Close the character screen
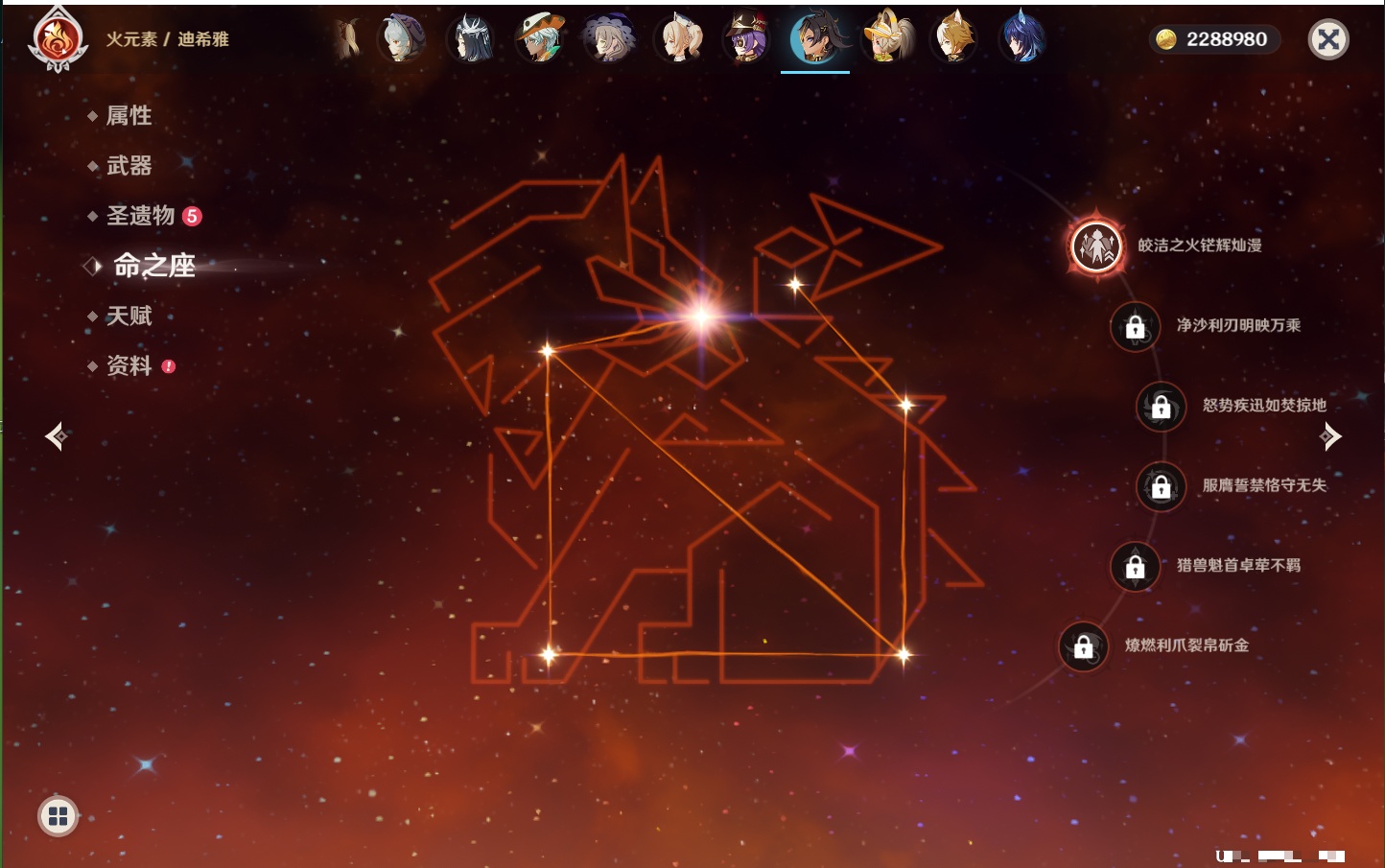The width and height of the screenshot is (1385, 868). [x=1328, y=39]
